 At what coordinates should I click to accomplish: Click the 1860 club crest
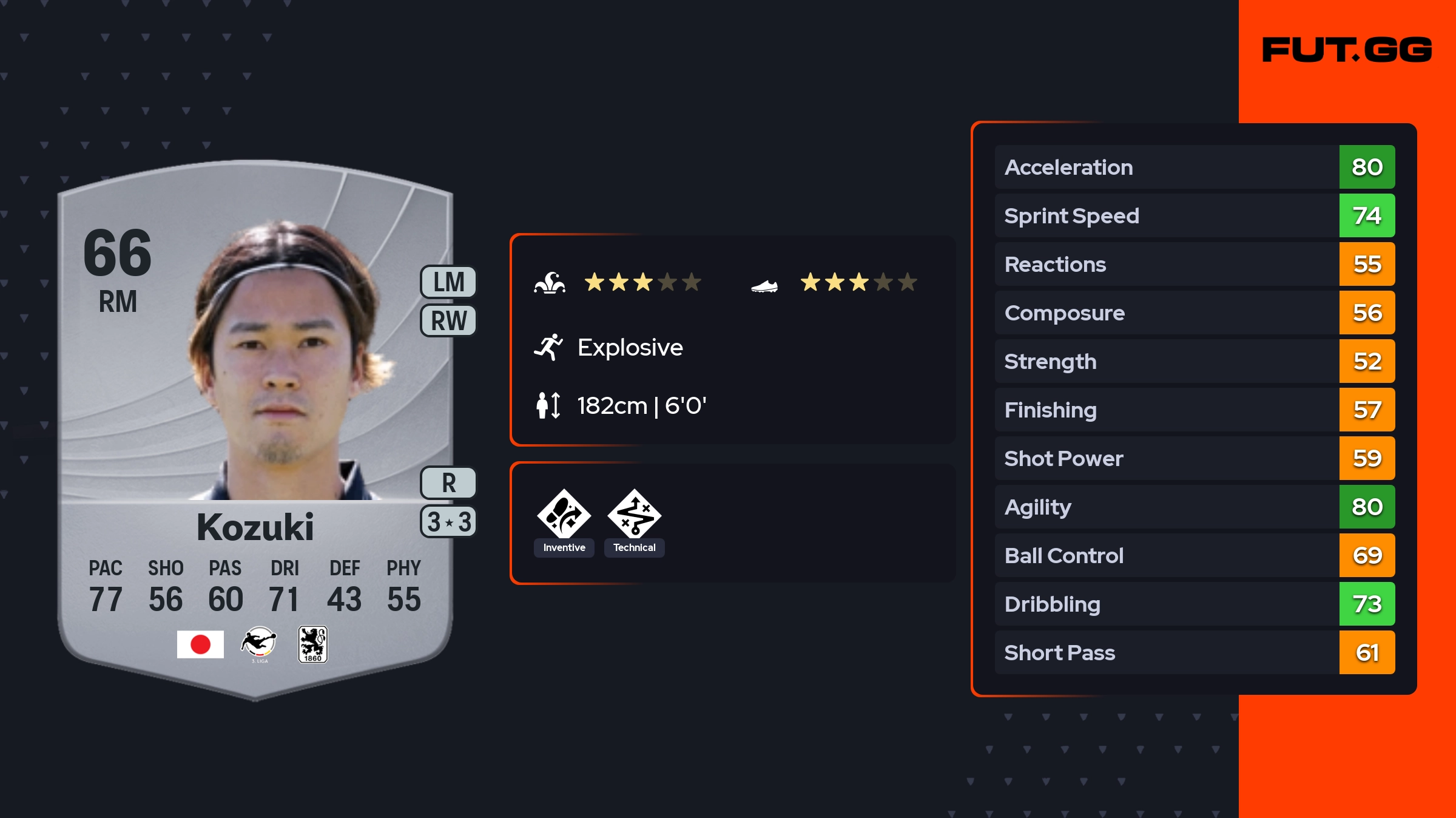[313, 644]
